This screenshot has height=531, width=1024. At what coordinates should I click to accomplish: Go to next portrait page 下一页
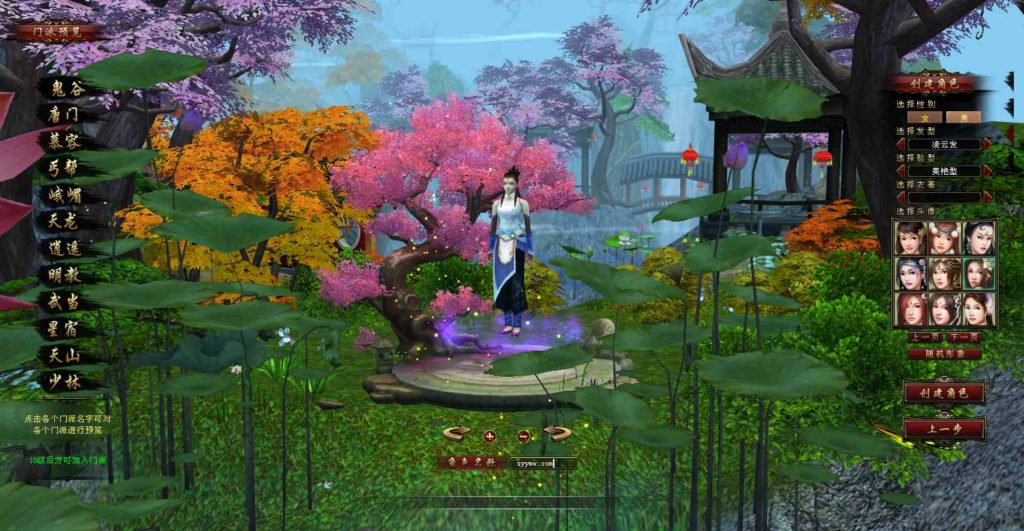tap(961, 337)
